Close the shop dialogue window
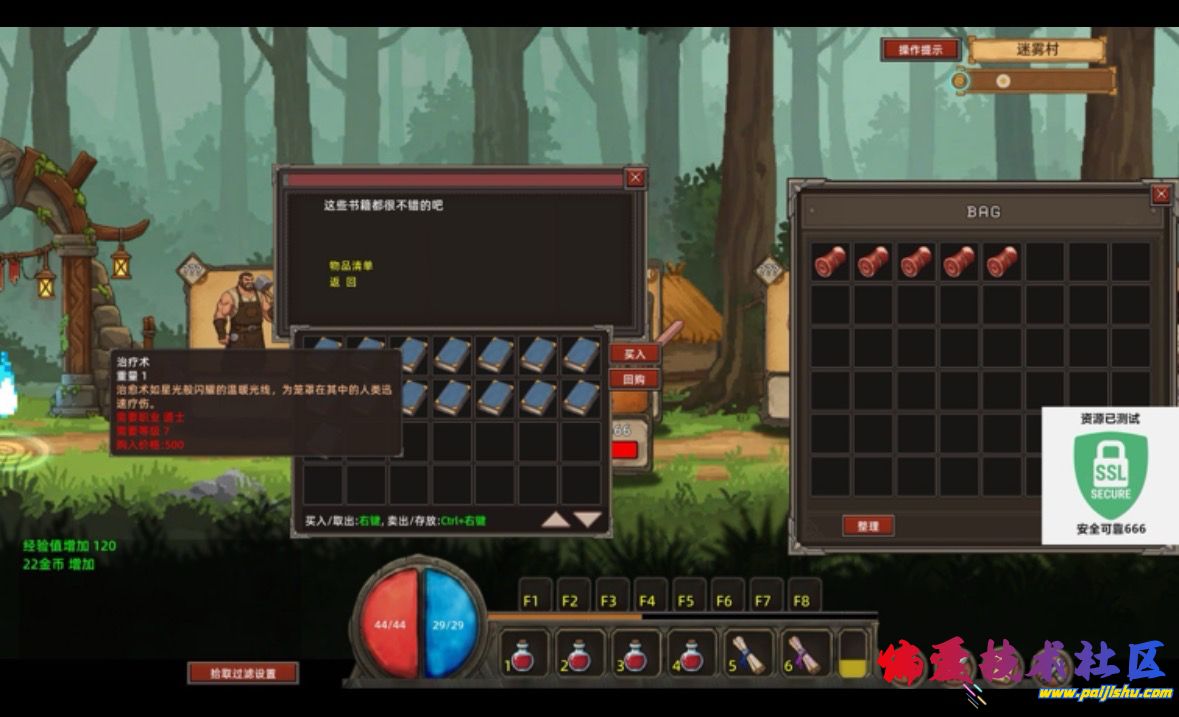 [635, 178]
